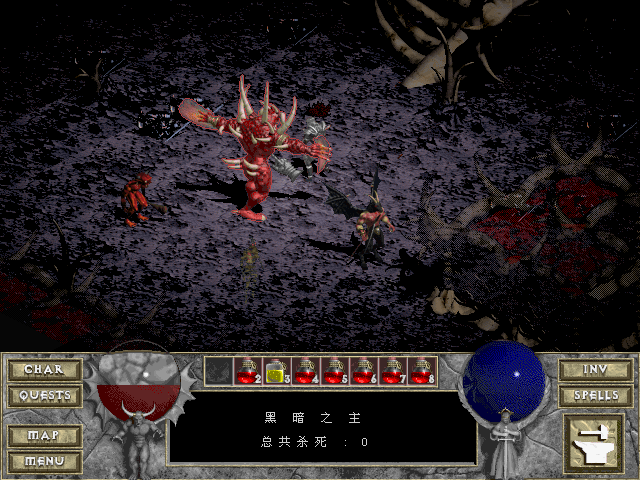The height and width of the screenshot is (480, 640).
Task: Open the game MENU
Action: (x=44, y=461)
